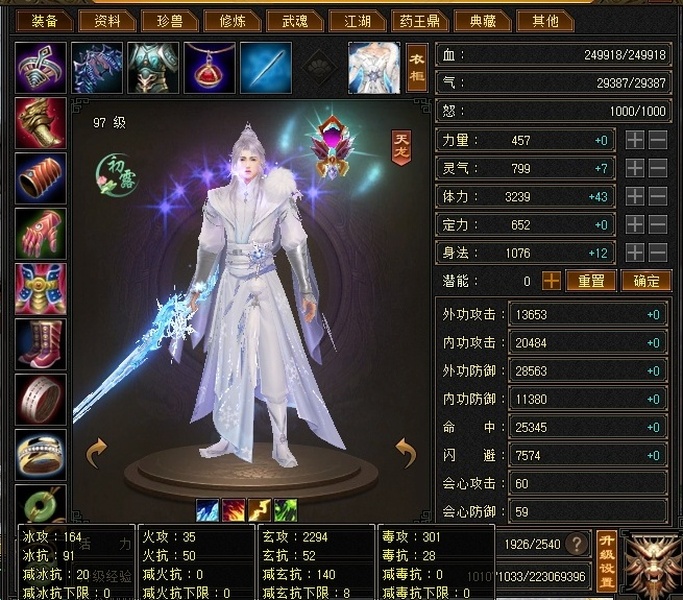Open the 衣柜 wardrobe button
Image resolution: width=683 pixels, height=600 pixels.
click(x=417, y=68)
